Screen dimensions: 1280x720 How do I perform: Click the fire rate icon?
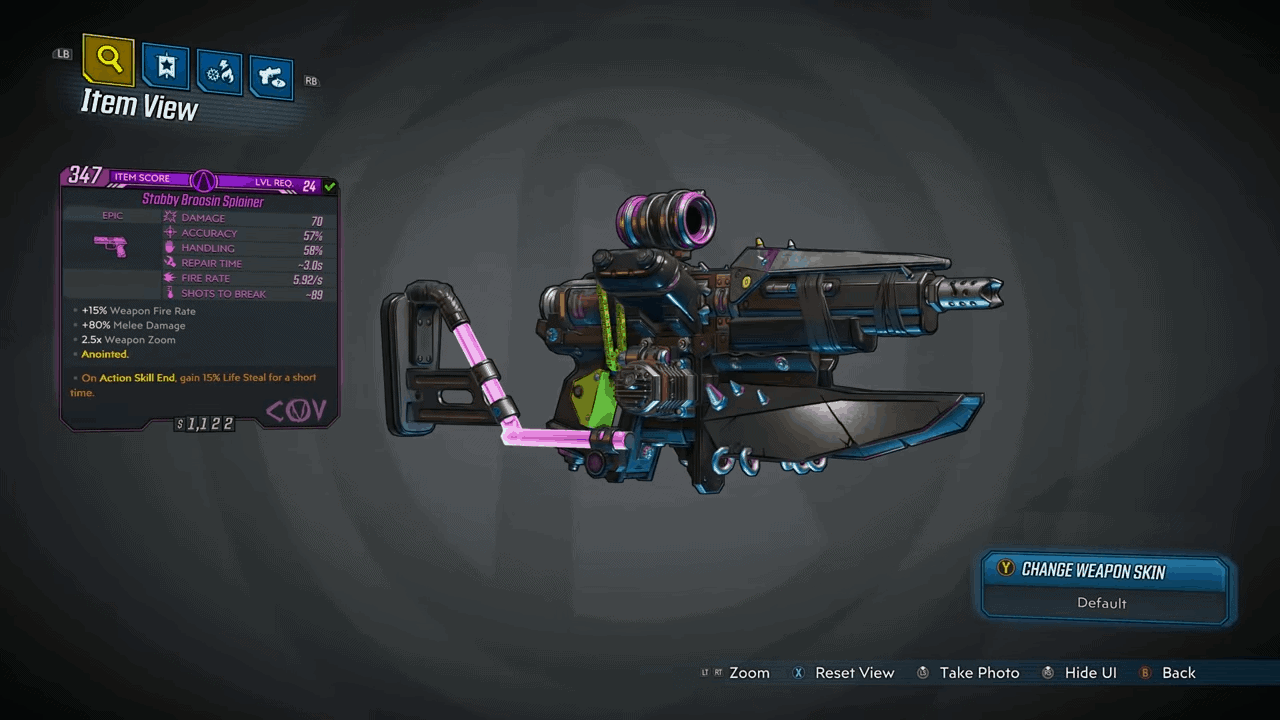click(x=172, y=278)
